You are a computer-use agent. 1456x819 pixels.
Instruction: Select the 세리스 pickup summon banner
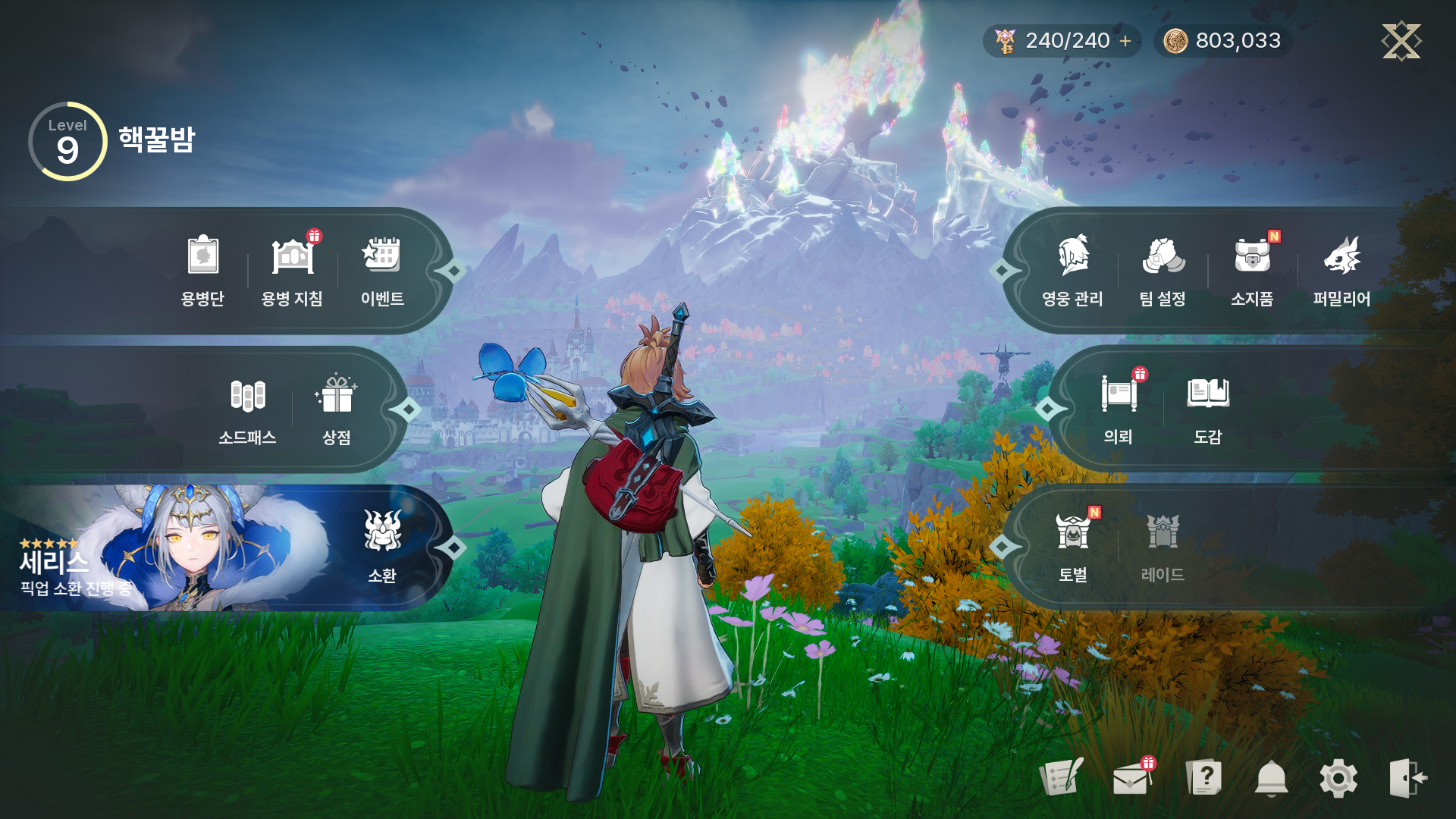point(167,549)
